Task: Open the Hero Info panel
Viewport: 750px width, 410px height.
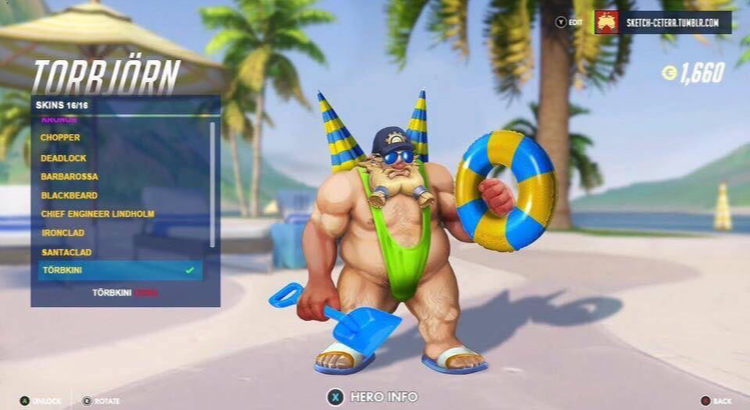Action: pyautogui.click(x=374, y=397)
